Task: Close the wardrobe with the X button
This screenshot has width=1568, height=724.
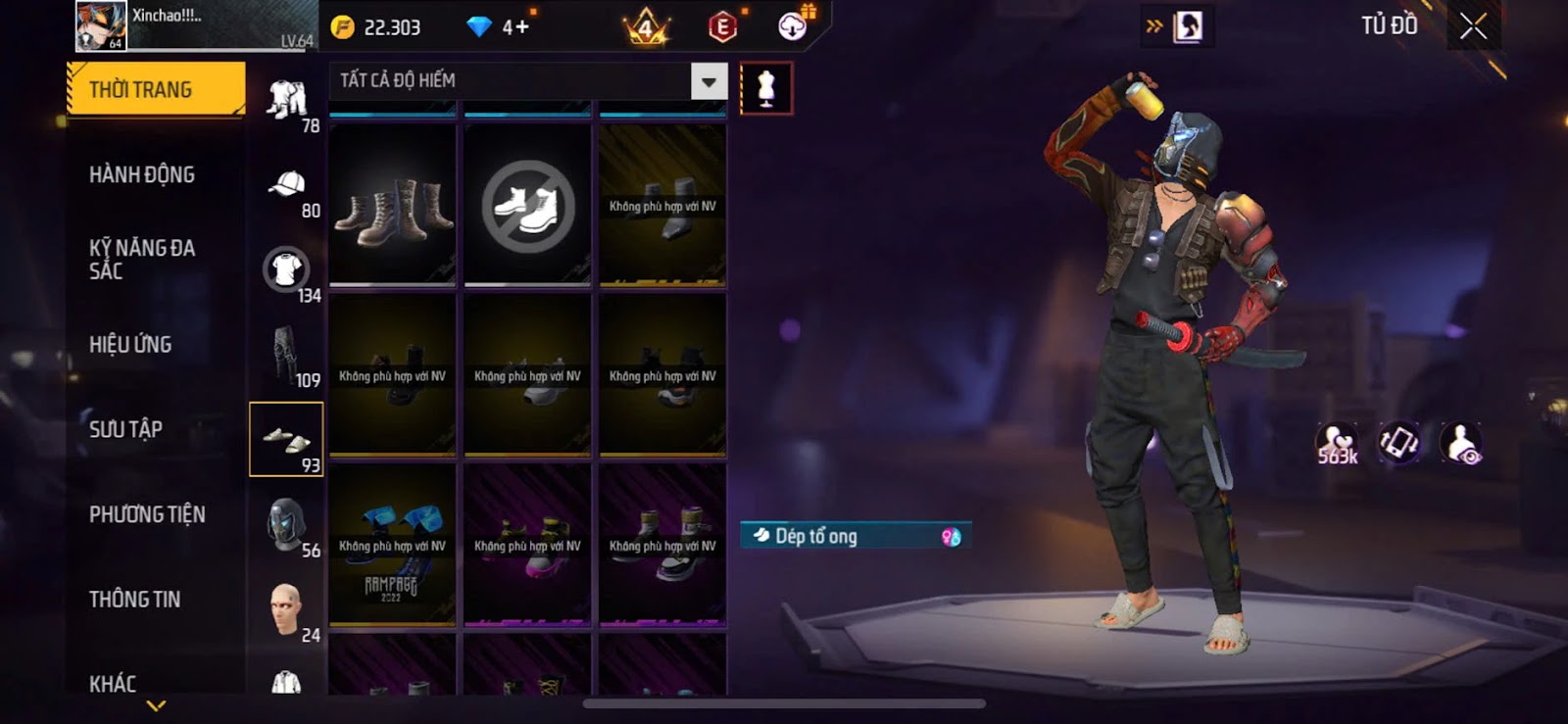Action: coord(1472,26)
